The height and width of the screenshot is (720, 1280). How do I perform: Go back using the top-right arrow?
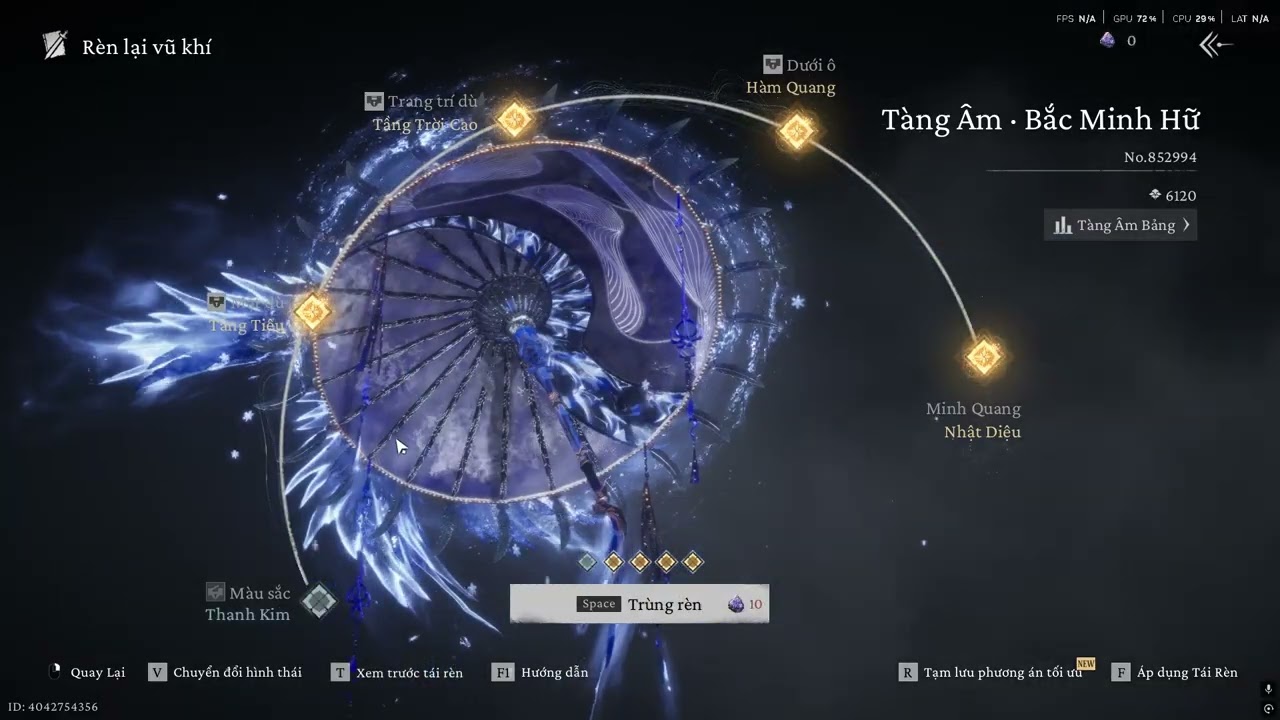pyautogui.click(x=1215, y=44)
